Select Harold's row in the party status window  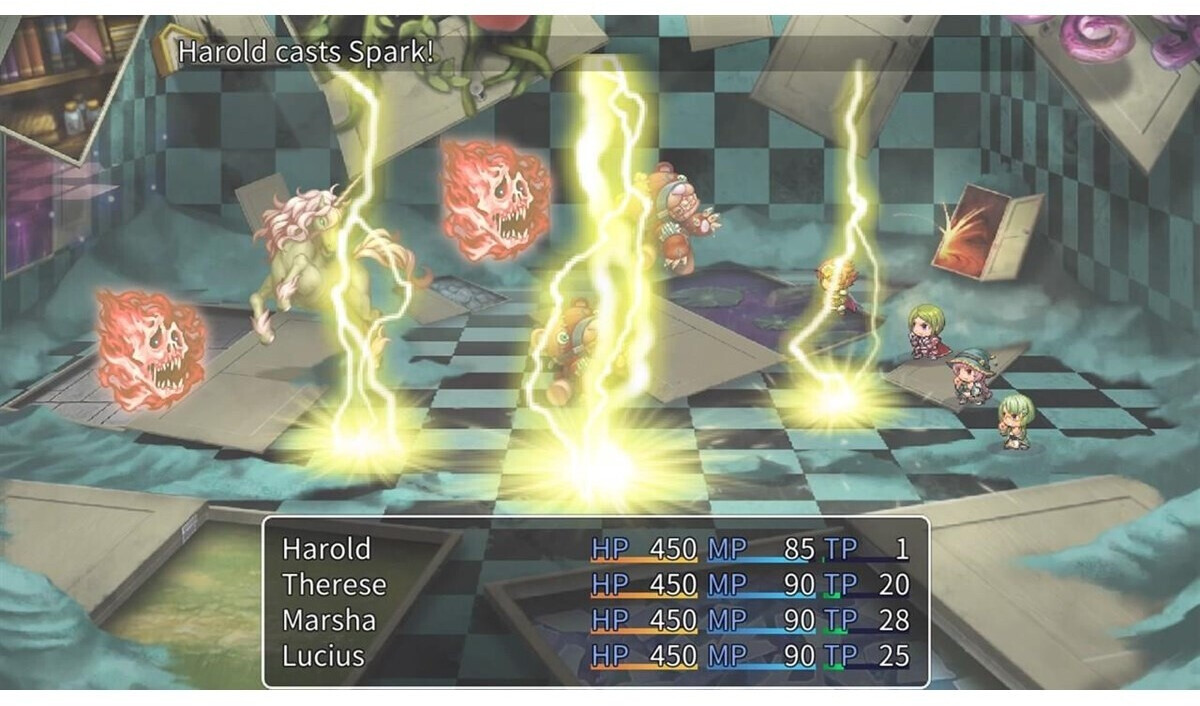[x=327, y=549]
